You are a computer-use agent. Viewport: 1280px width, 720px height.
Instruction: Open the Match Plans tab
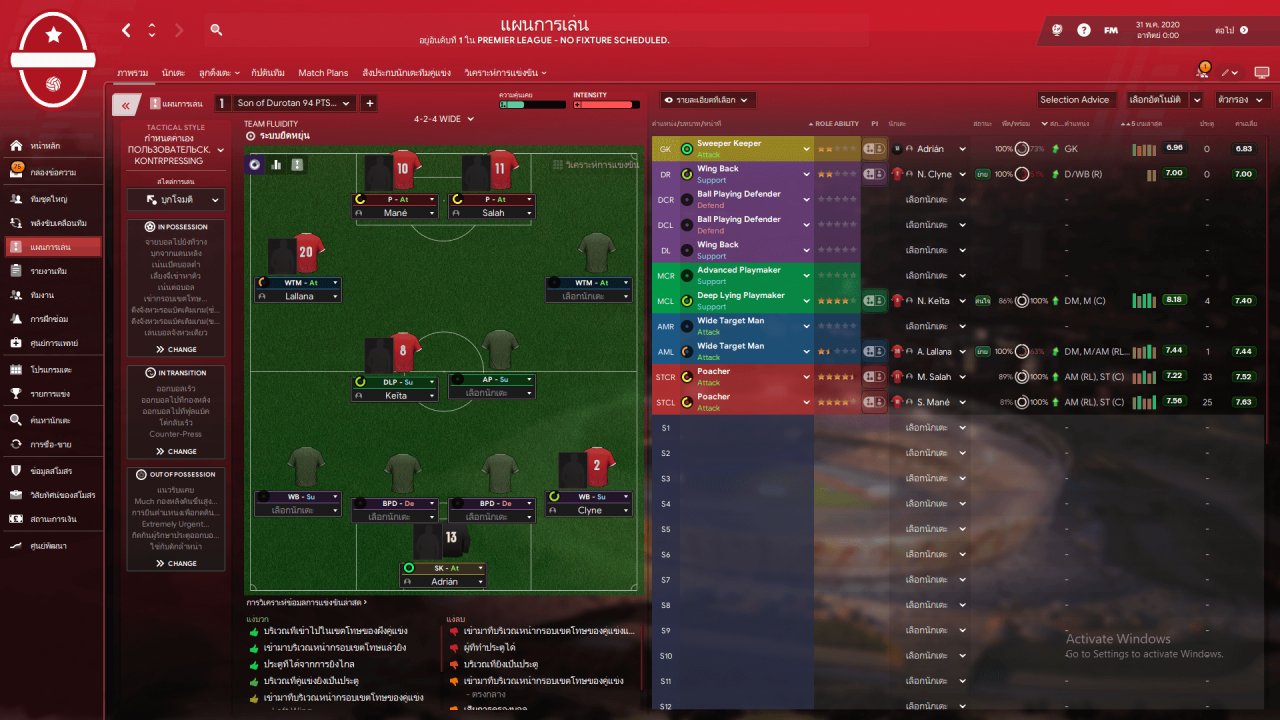(323, 73)
